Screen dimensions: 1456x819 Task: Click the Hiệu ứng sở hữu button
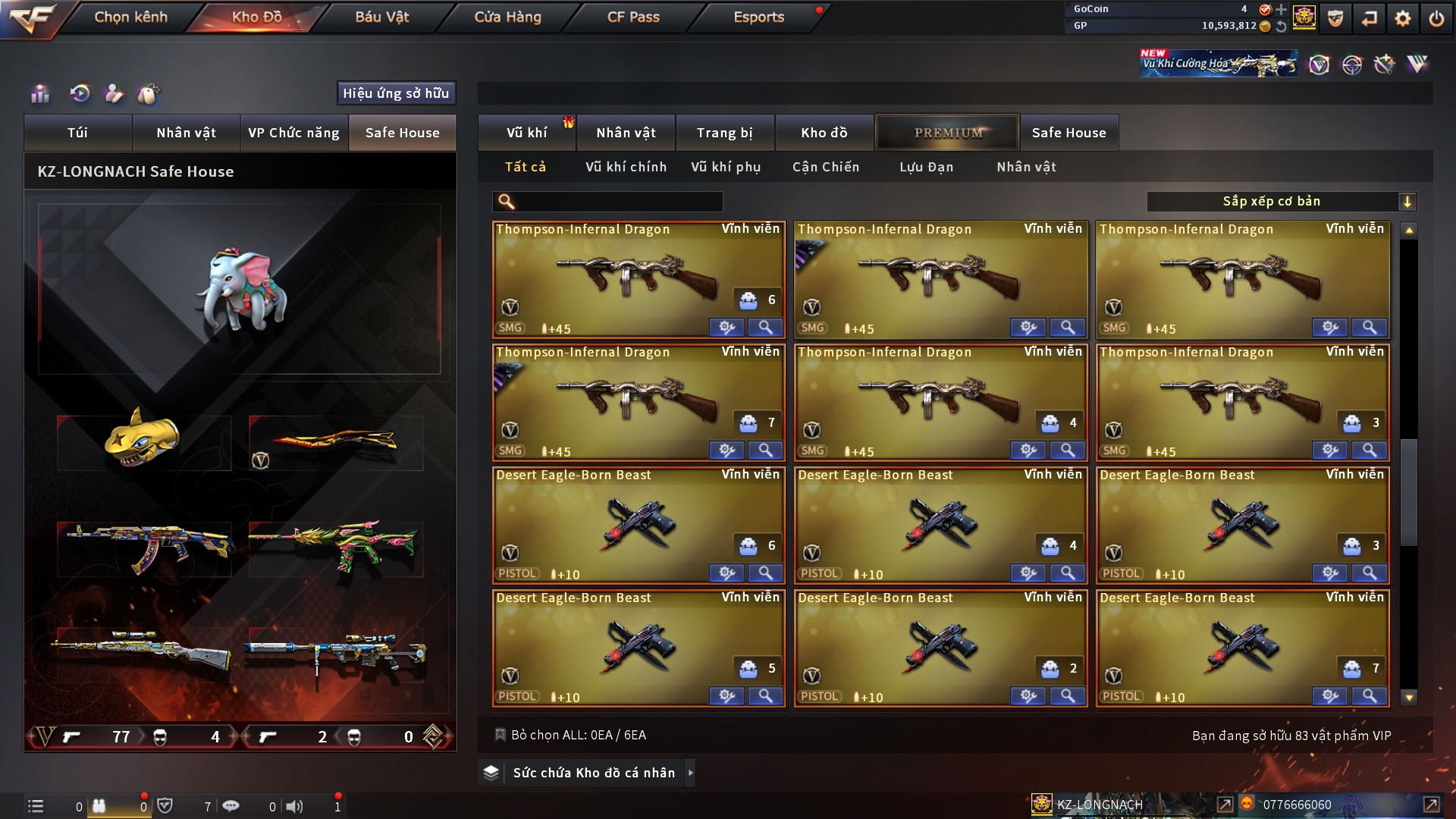pyautogui.click(x=396, y=93)
